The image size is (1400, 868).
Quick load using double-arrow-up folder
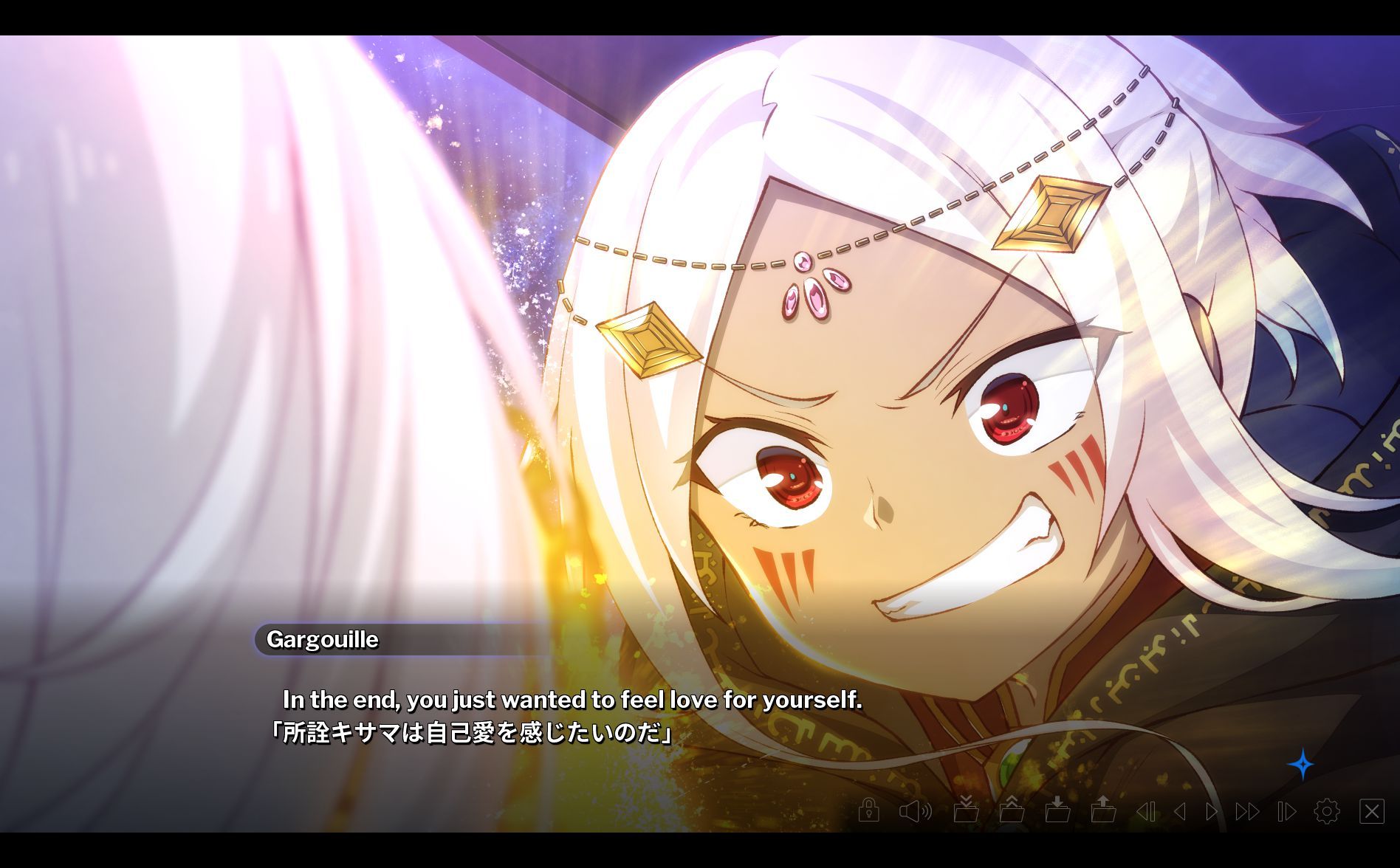[1011, 810]
